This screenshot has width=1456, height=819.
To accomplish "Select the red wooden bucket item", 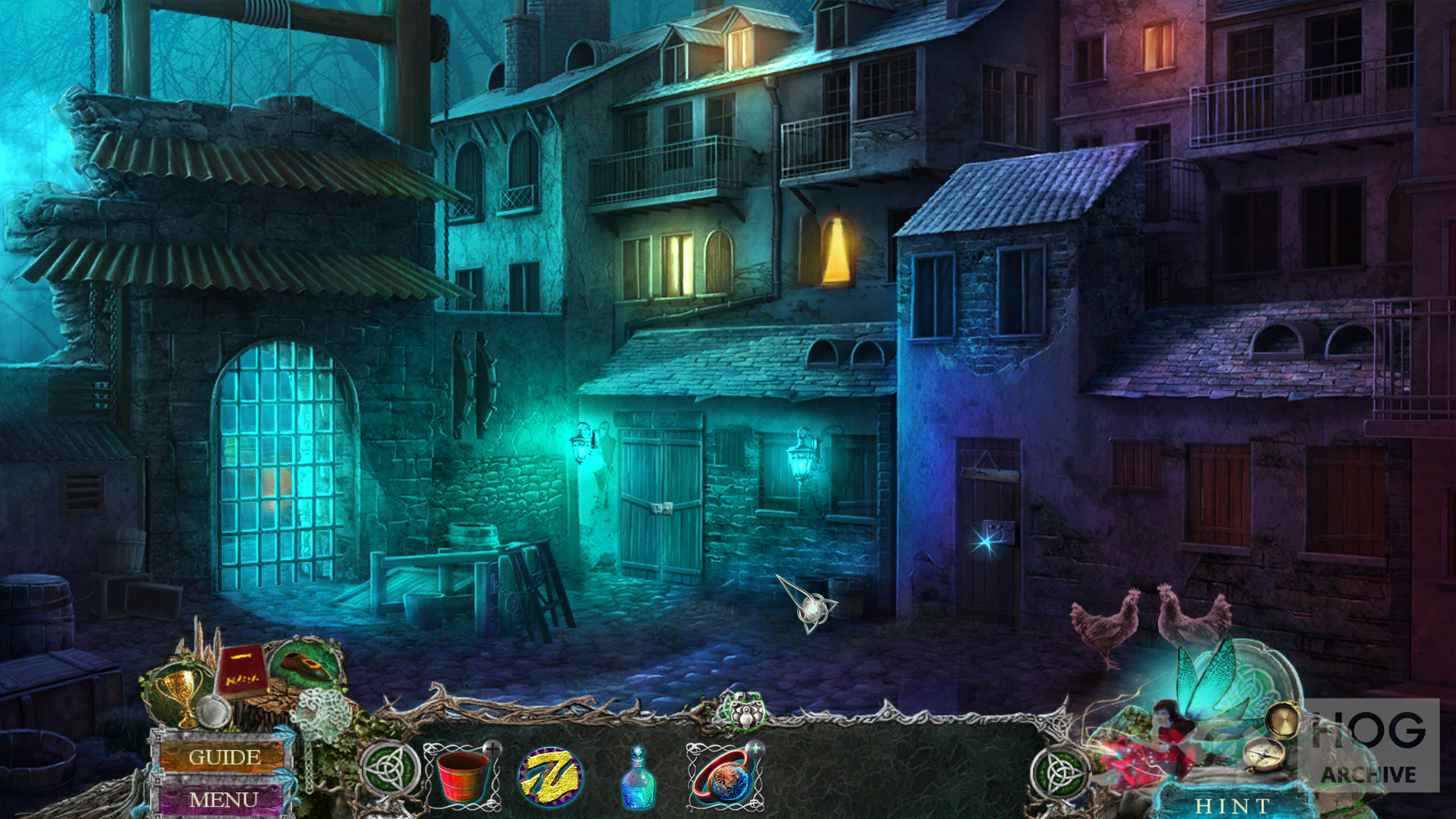I will point(462,776).
